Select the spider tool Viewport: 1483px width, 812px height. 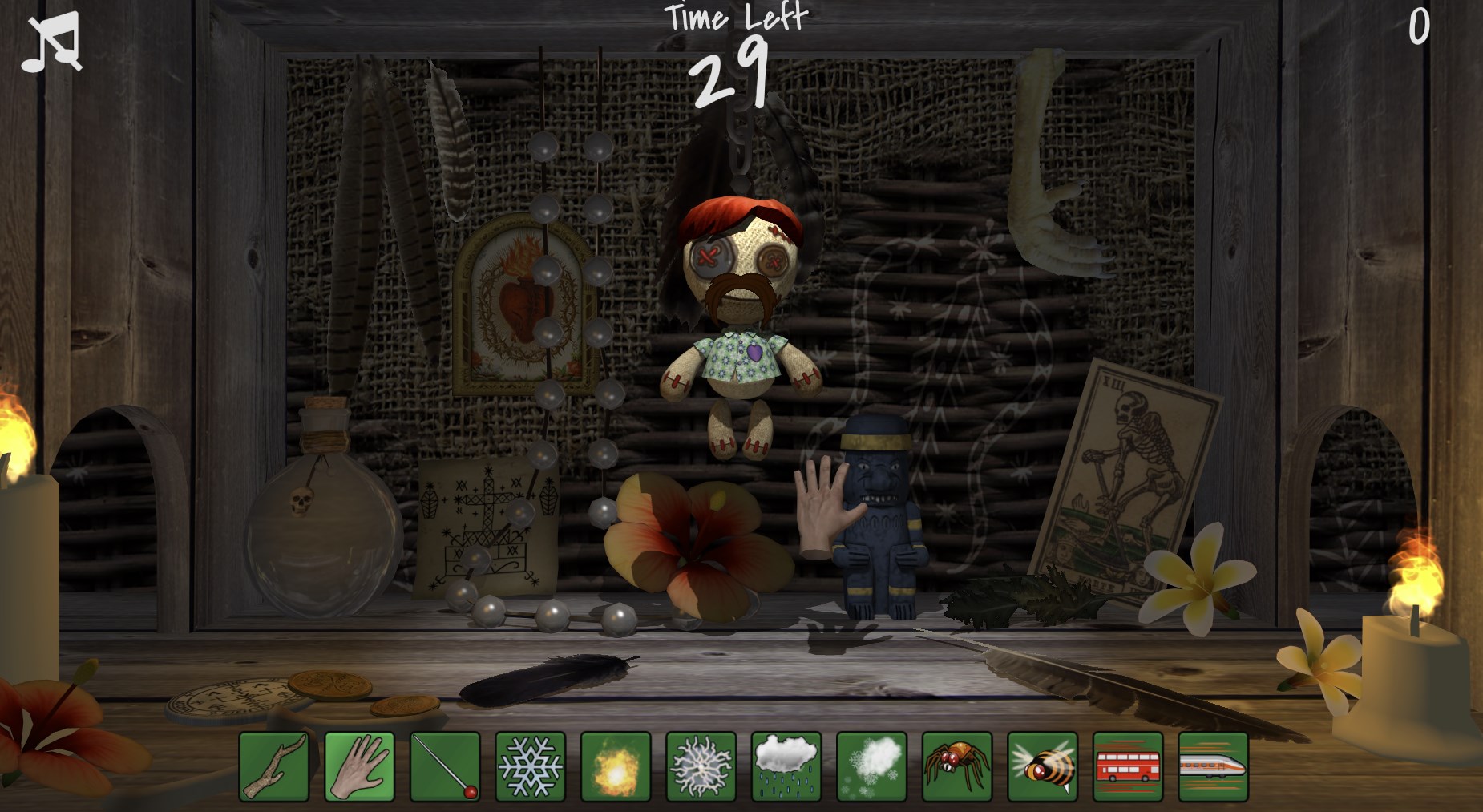click(x=957, y=766)
